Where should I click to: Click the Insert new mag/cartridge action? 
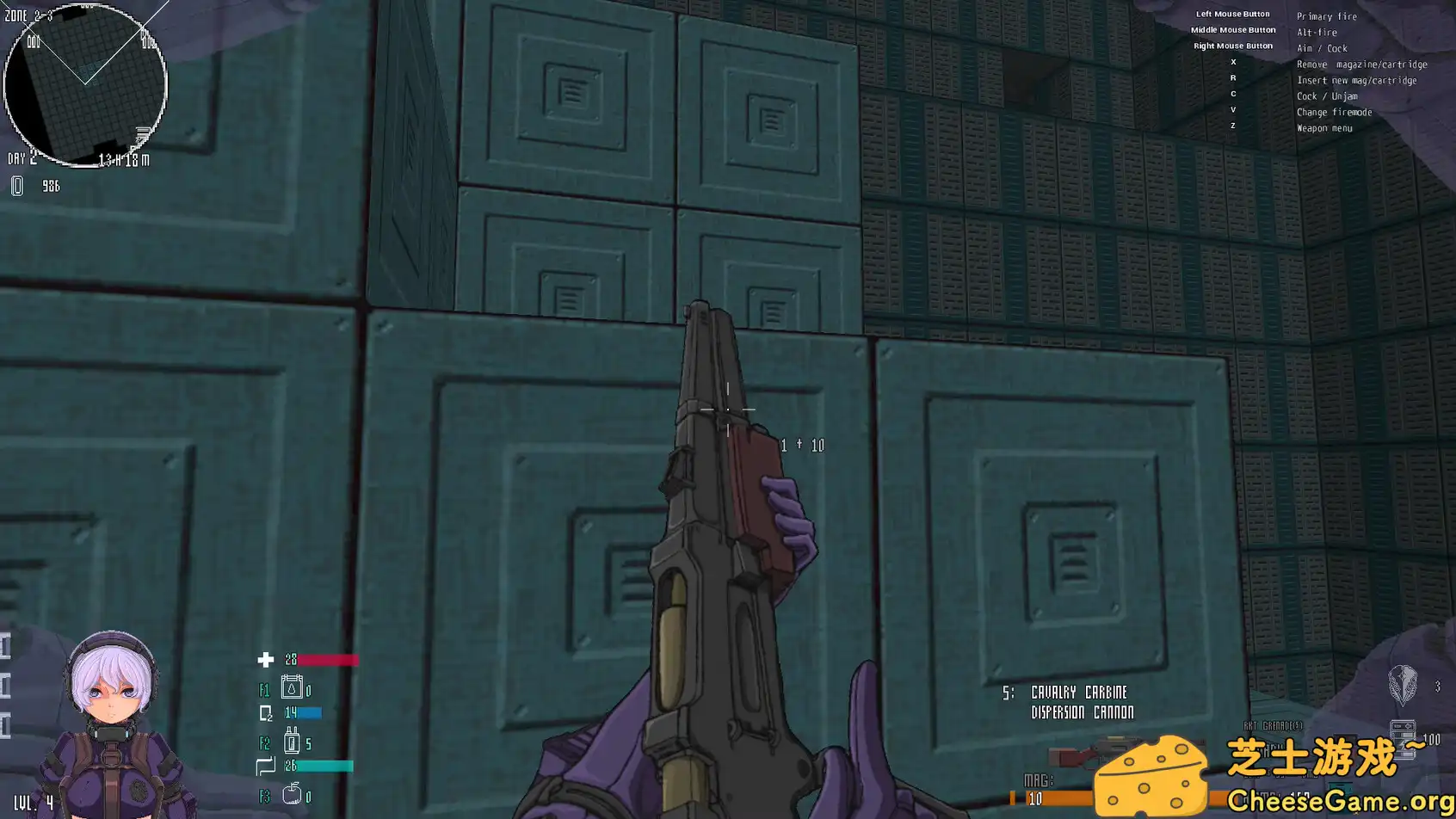coord(1355,80)
